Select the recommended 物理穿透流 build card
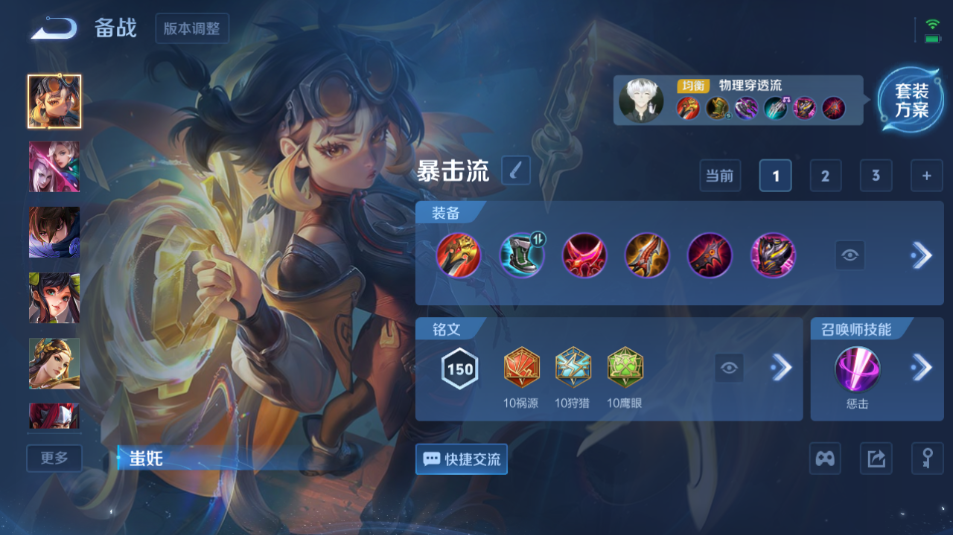Image resolution: width=953 pixels, height=535 pixels. (x=738, y=100)
